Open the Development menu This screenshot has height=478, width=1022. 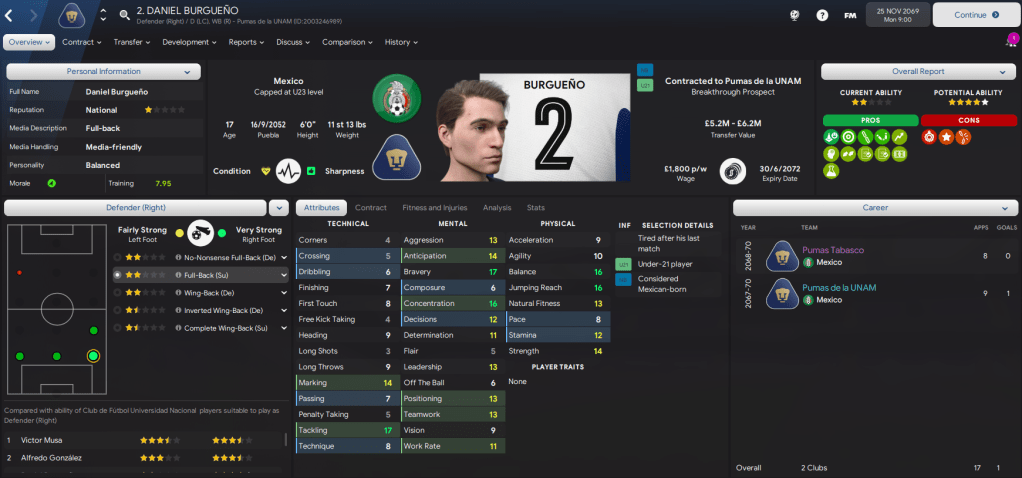pos(189,42)
